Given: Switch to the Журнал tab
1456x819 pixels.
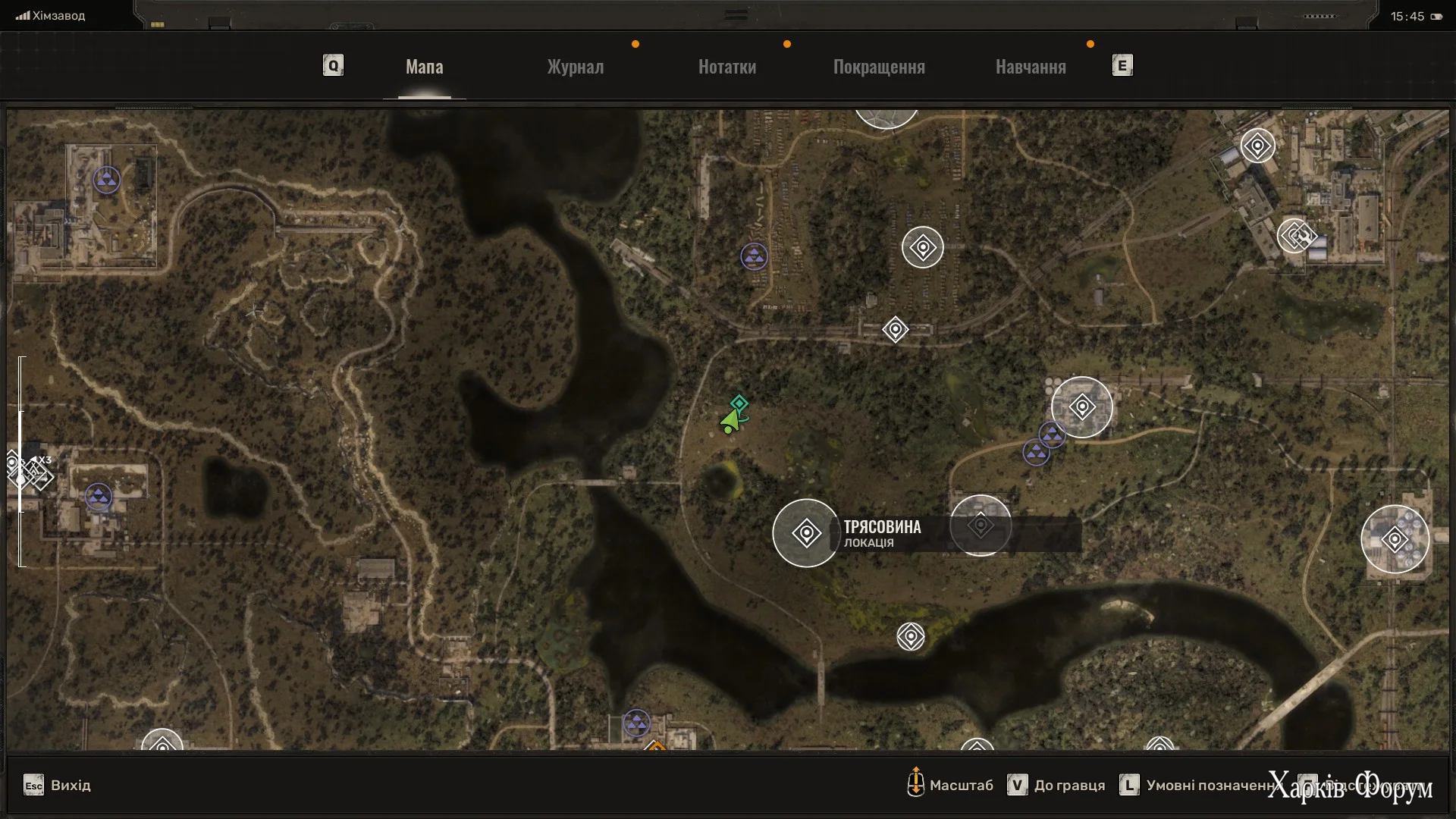Looking at the screenshot, I should (576, 67).
